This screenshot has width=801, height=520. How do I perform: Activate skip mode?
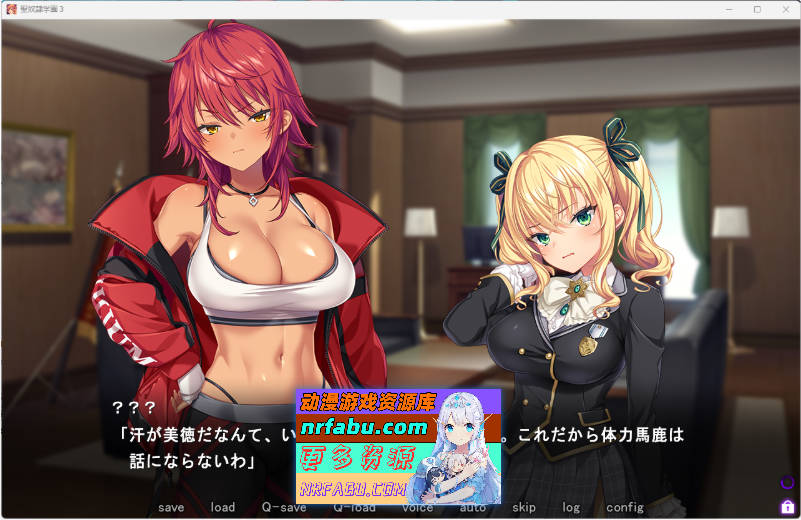click(524, 507)
